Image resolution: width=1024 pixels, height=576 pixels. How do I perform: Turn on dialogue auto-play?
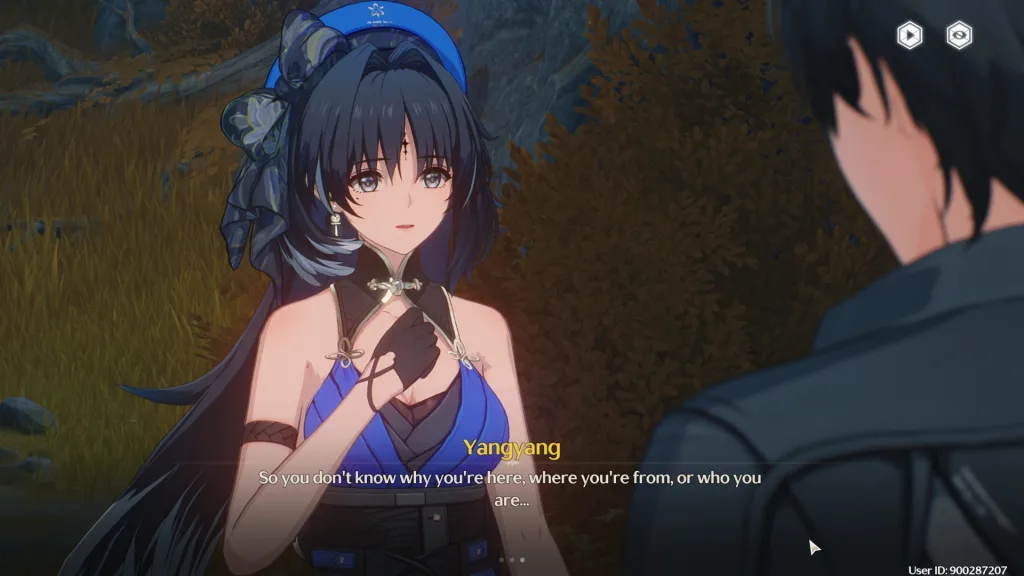pyautogui.click(x=909, y=36)
